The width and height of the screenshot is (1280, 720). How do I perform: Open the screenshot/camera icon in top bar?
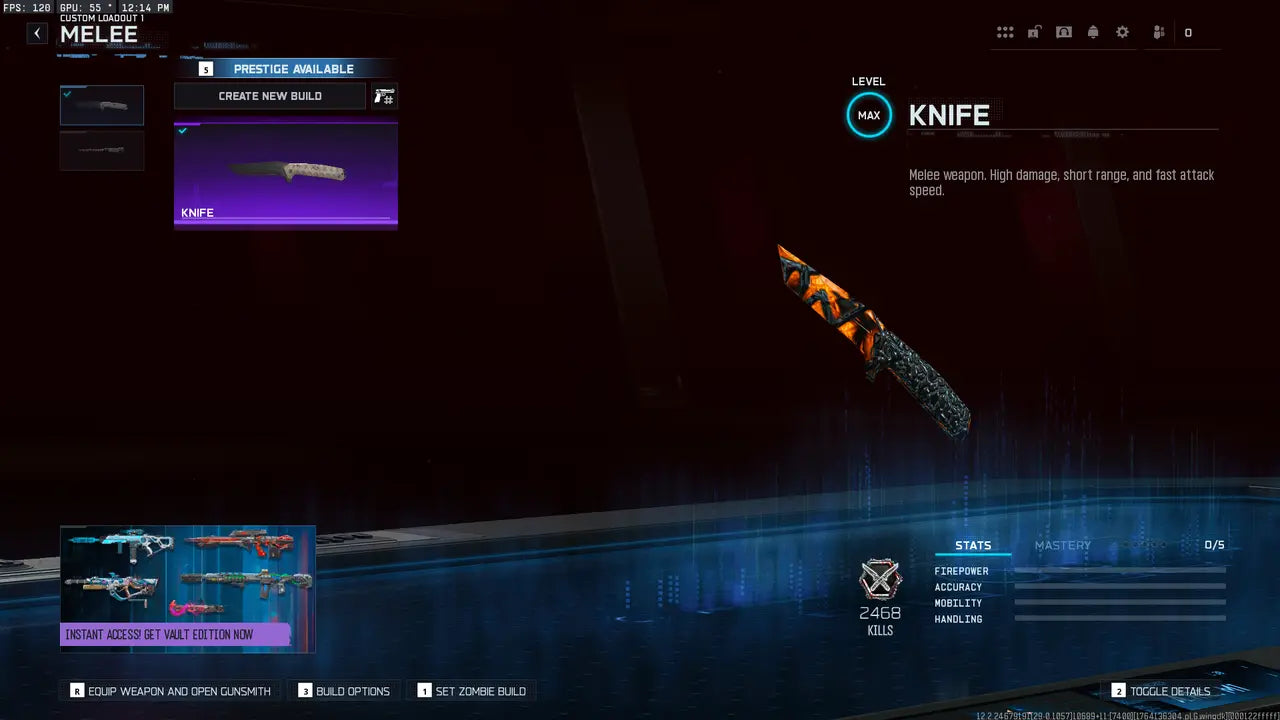click(1063, 31)
